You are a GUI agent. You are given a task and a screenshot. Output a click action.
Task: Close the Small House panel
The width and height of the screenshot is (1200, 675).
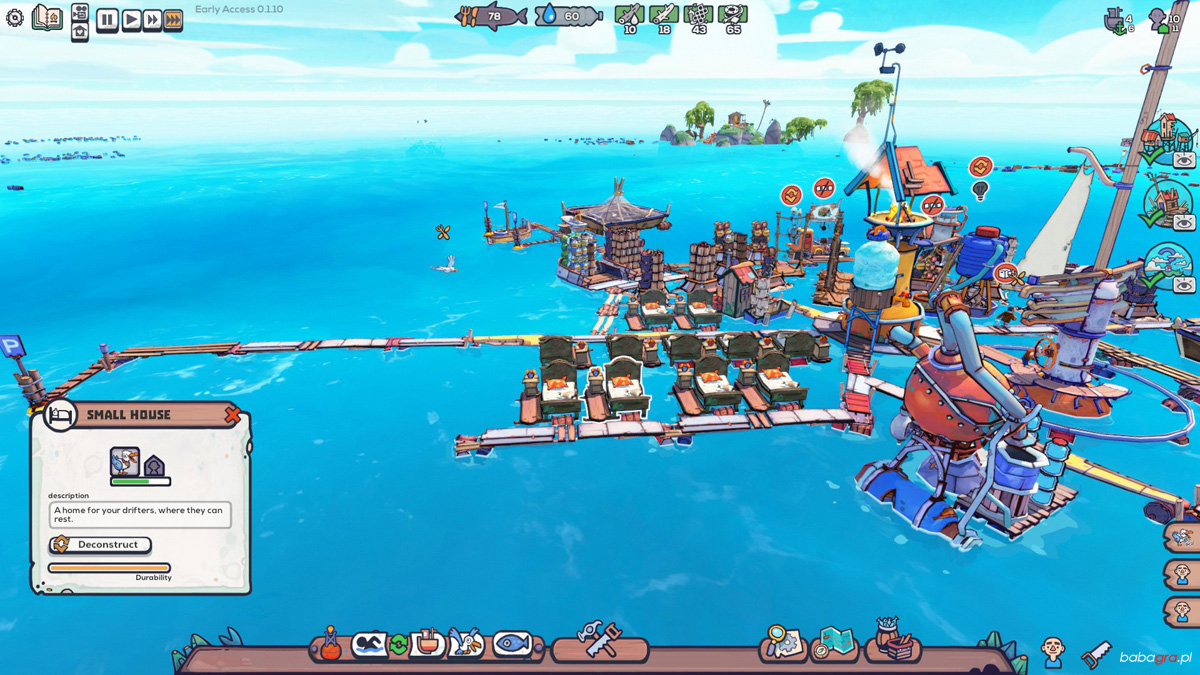pyautogui.click(x=232, y=414)
